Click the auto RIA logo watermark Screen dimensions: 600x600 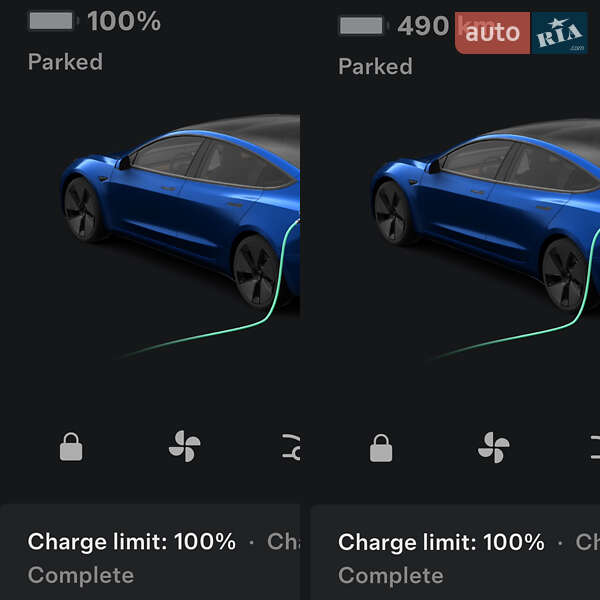pyautogui.click(x=521, y=33)
